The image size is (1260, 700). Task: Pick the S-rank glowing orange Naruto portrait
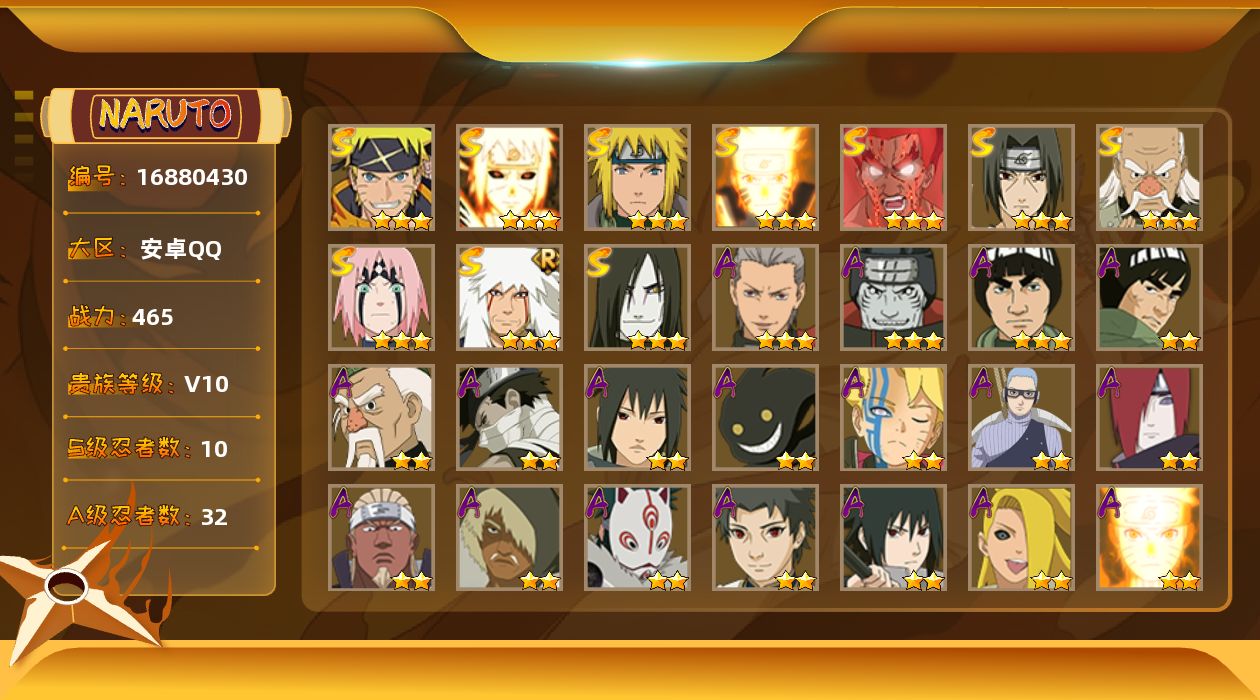(x=765, y=177)
